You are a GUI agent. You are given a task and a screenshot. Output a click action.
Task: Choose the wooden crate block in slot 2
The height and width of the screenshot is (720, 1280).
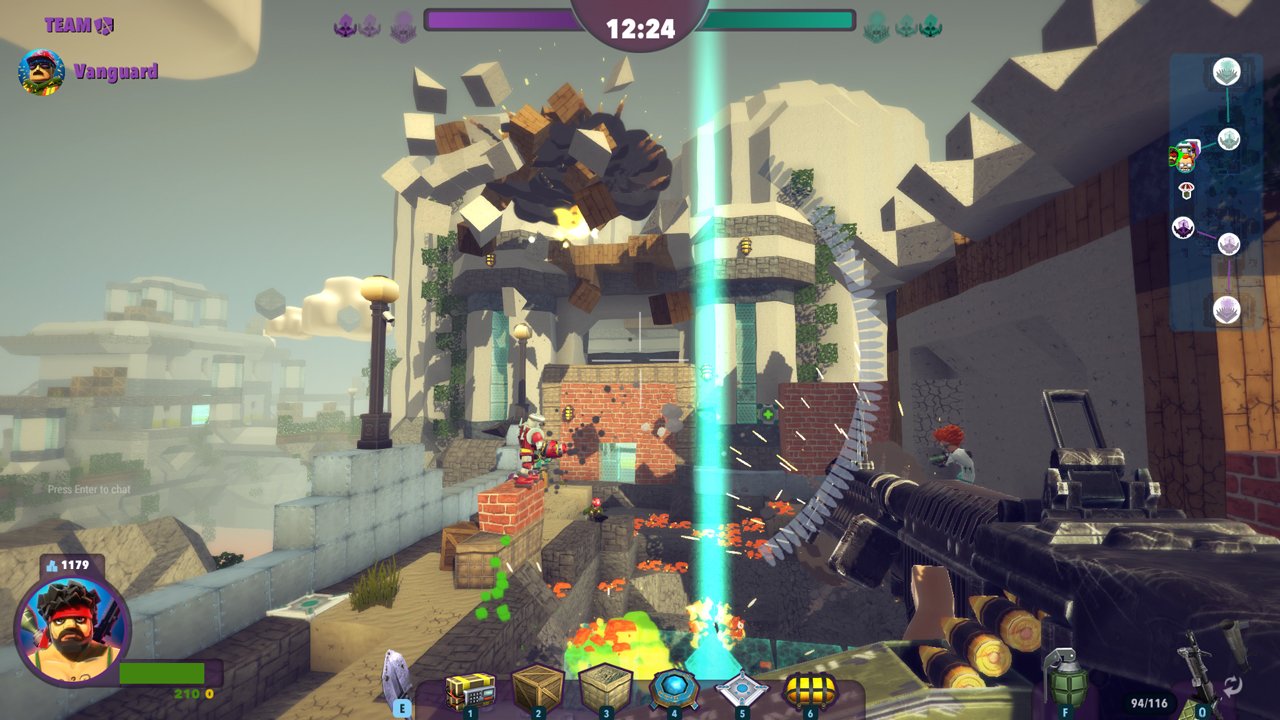537,688
